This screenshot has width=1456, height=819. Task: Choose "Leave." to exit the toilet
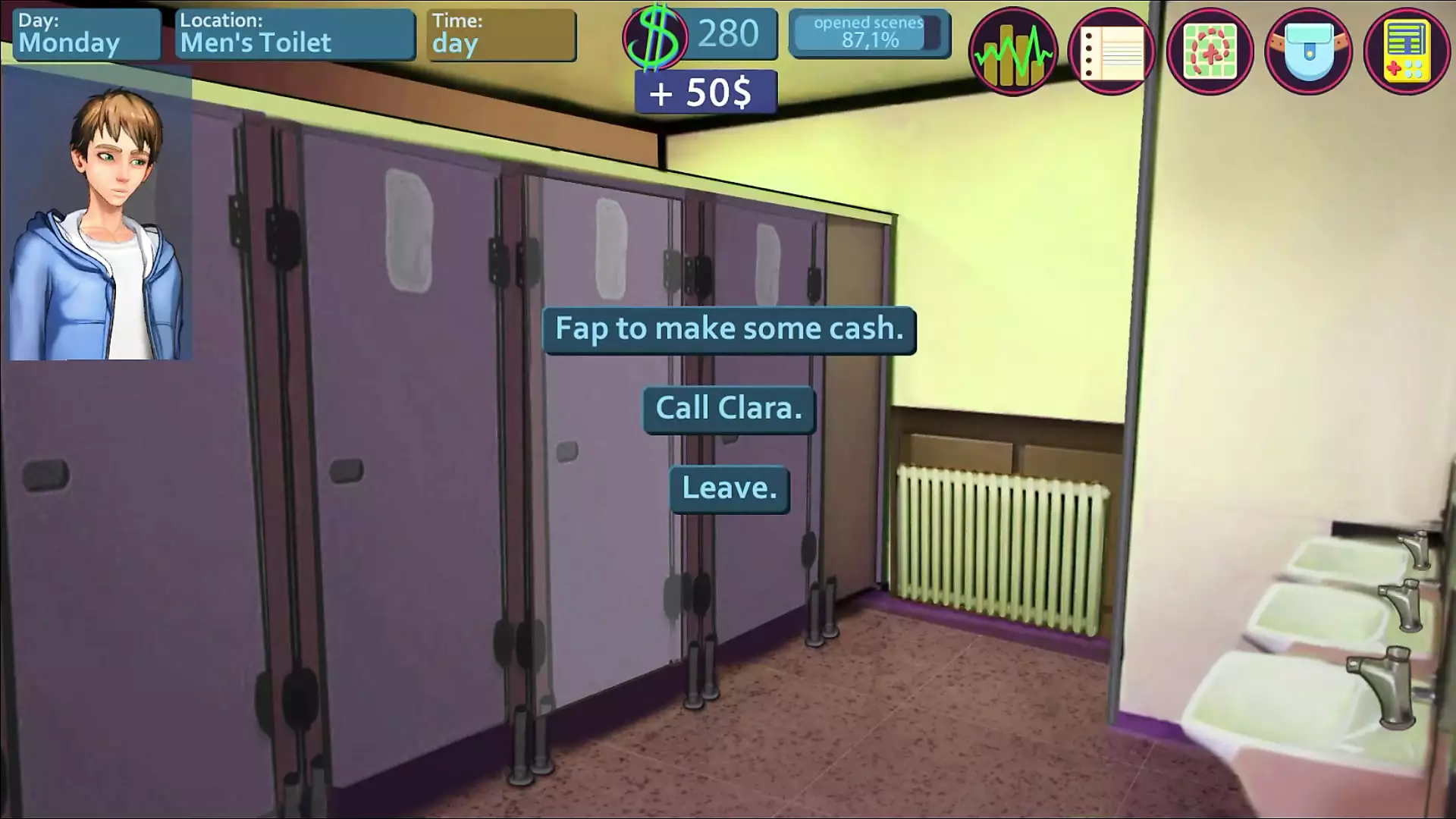tap(729, 489)
